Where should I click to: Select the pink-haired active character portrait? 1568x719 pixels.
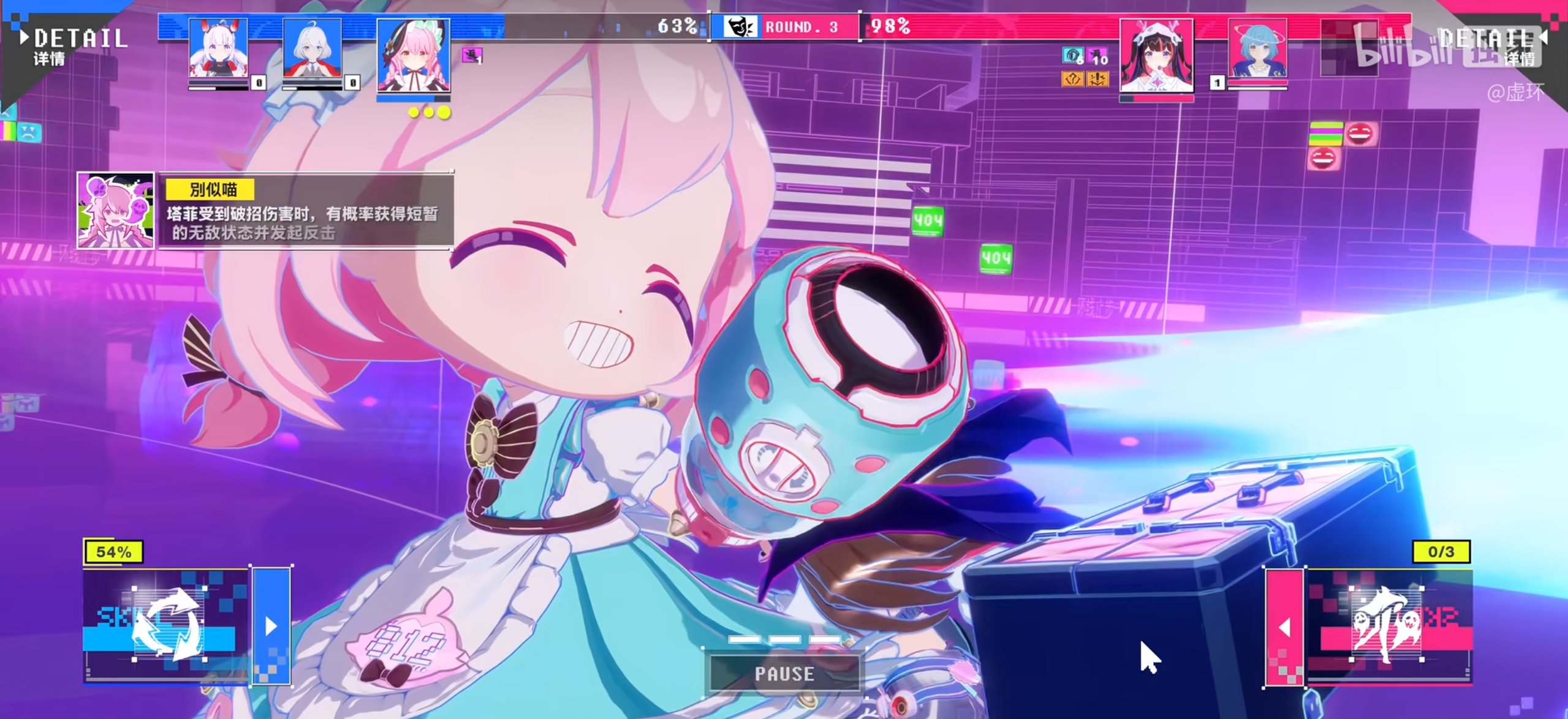[413, 55]
